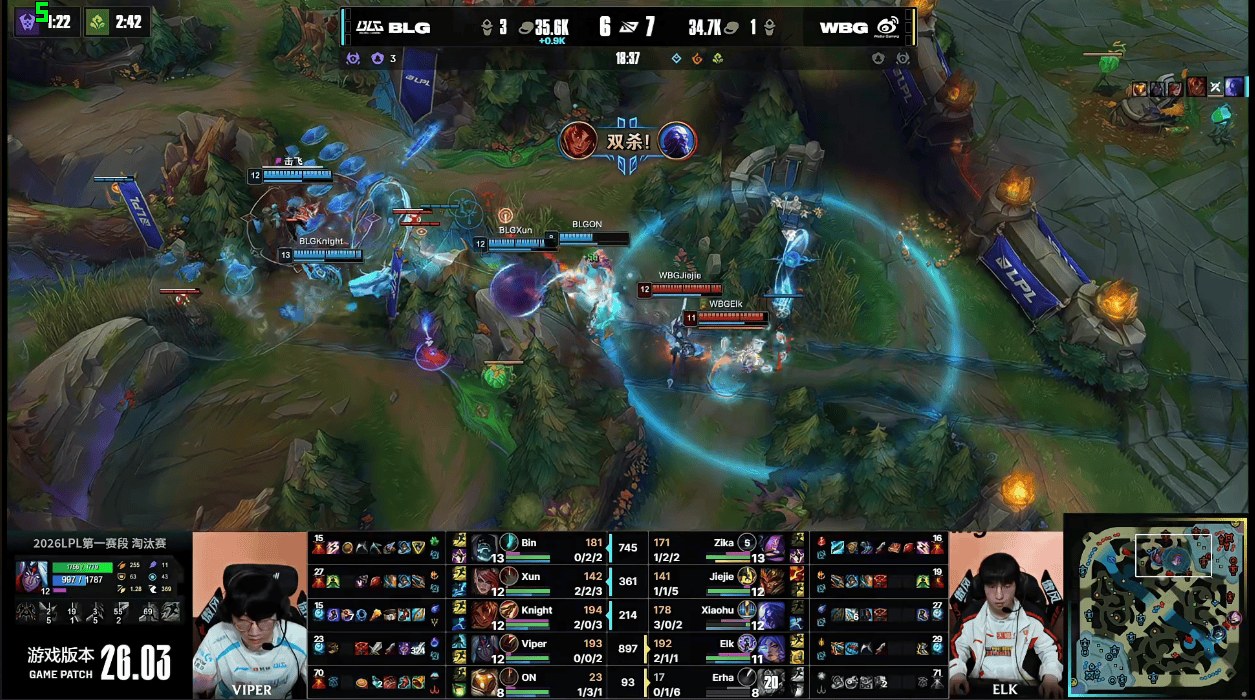Screen dimensions: 1255x700
Task: Select Zika's champion portrait in the scoreboard
Action: (771, 546)
